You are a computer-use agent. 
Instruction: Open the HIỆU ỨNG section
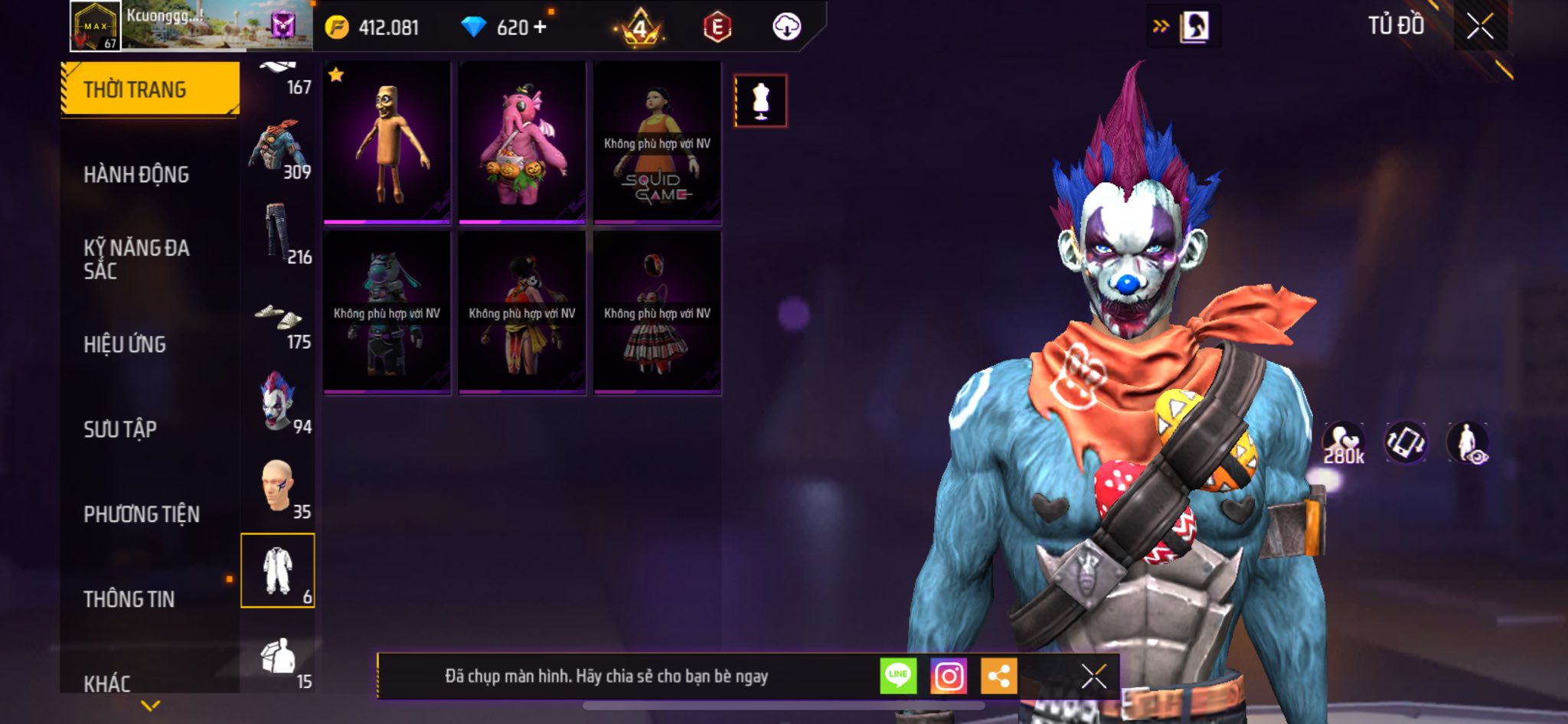125,344
